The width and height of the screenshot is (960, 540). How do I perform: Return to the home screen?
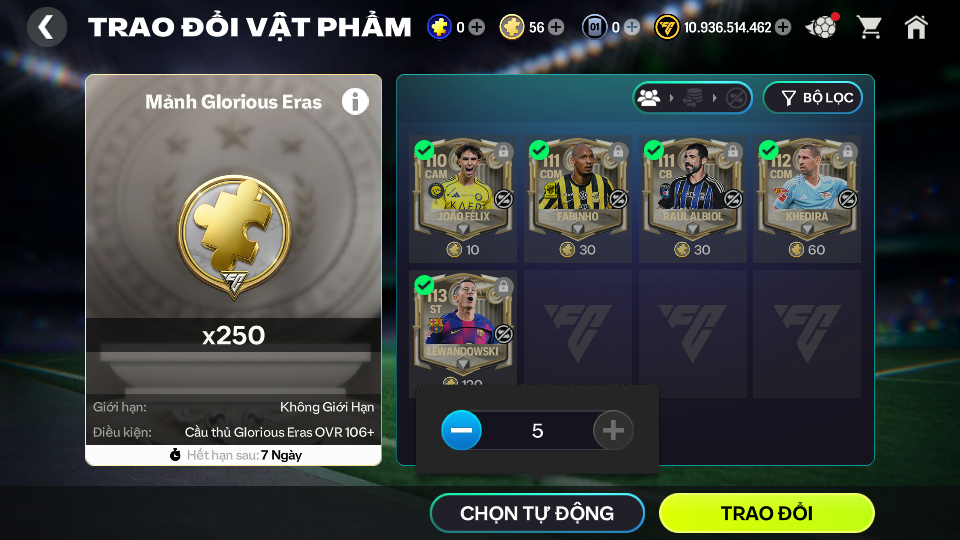tap(916, 27)
